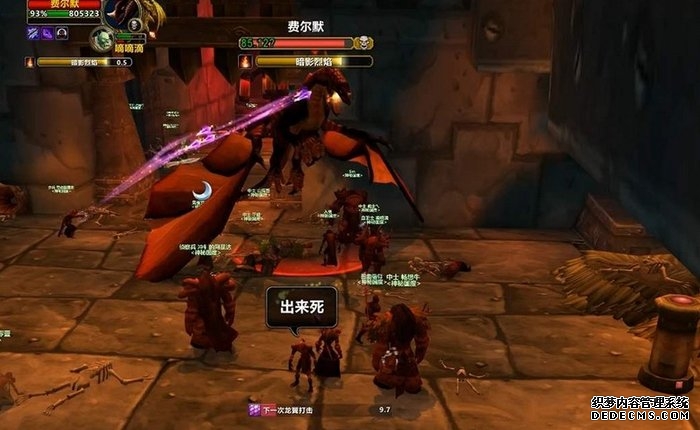The width and height of the screenshot is (700, 430).
Task: Select the orc portrait of 嘀嘀滴
Action: pos(100,39)
